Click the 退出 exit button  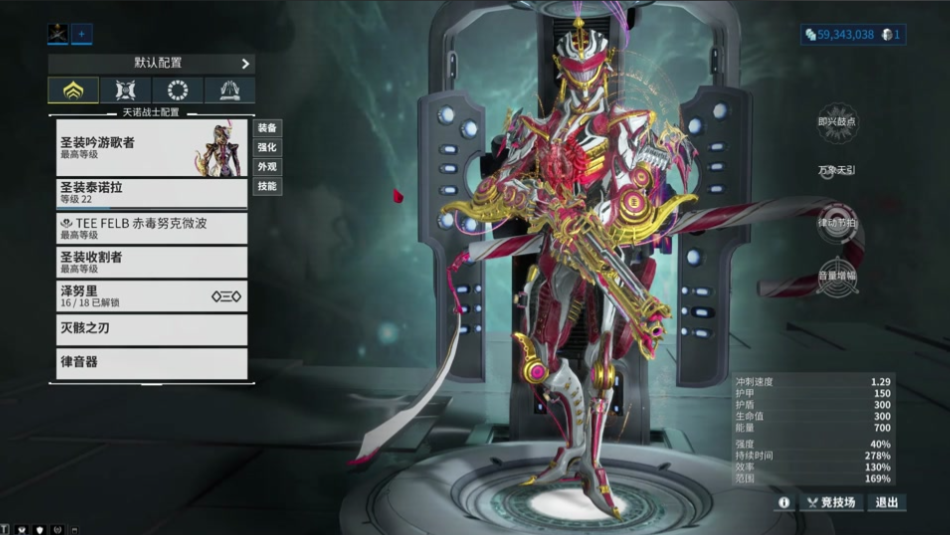pos(887,502)
